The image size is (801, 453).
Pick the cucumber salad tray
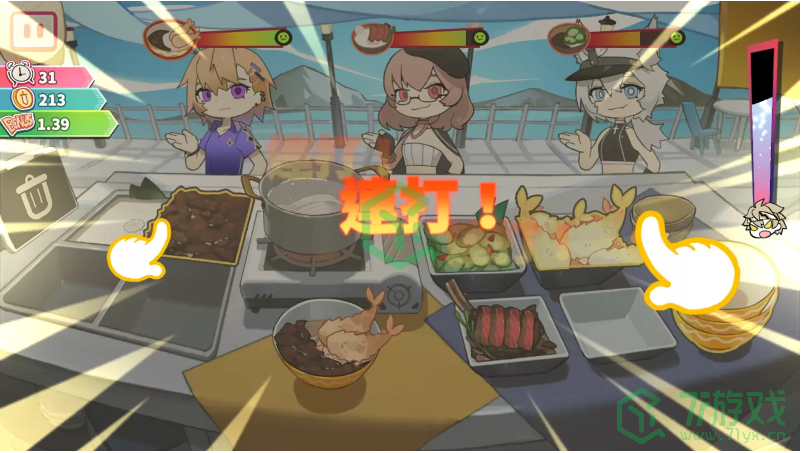[473, 246]
